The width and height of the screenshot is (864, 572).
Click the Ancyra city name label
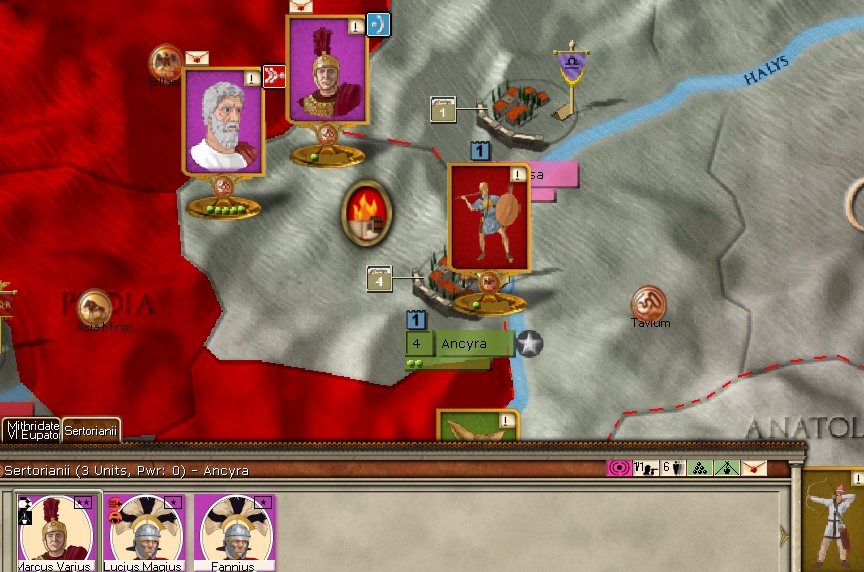pyautogui.click(x=463, y=344)
